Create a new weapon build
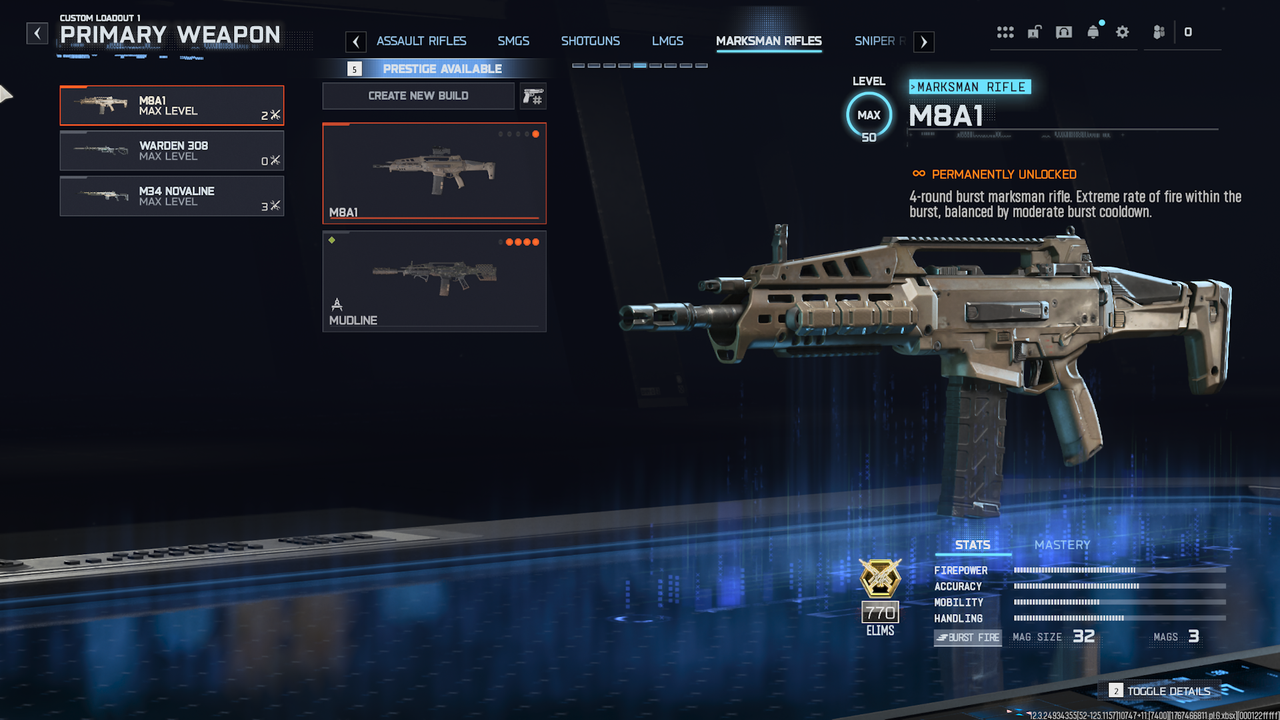 pos(418,96)
